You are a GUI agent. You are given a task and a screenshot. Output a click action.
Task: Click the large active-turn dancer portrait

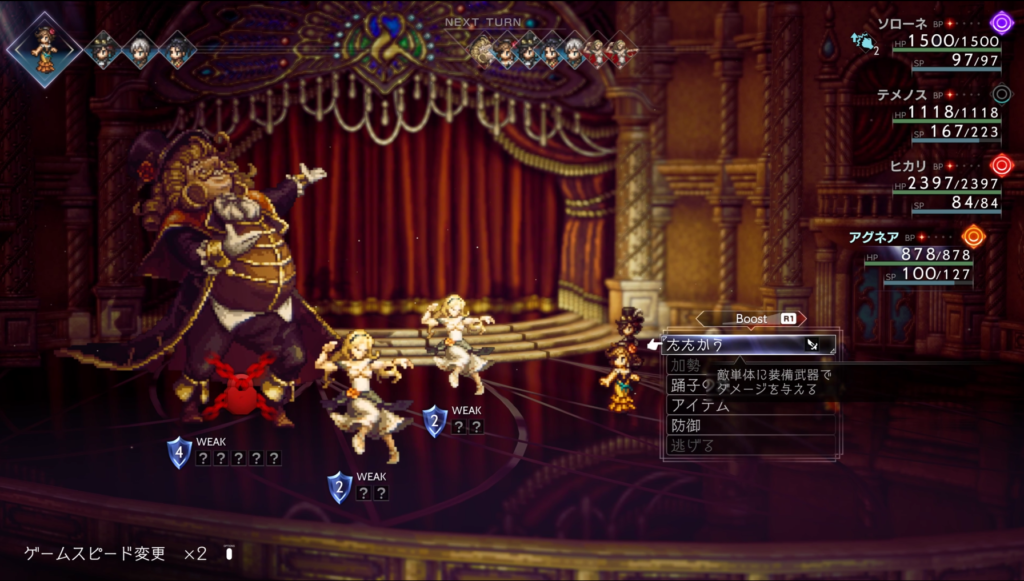click(43, 48)
